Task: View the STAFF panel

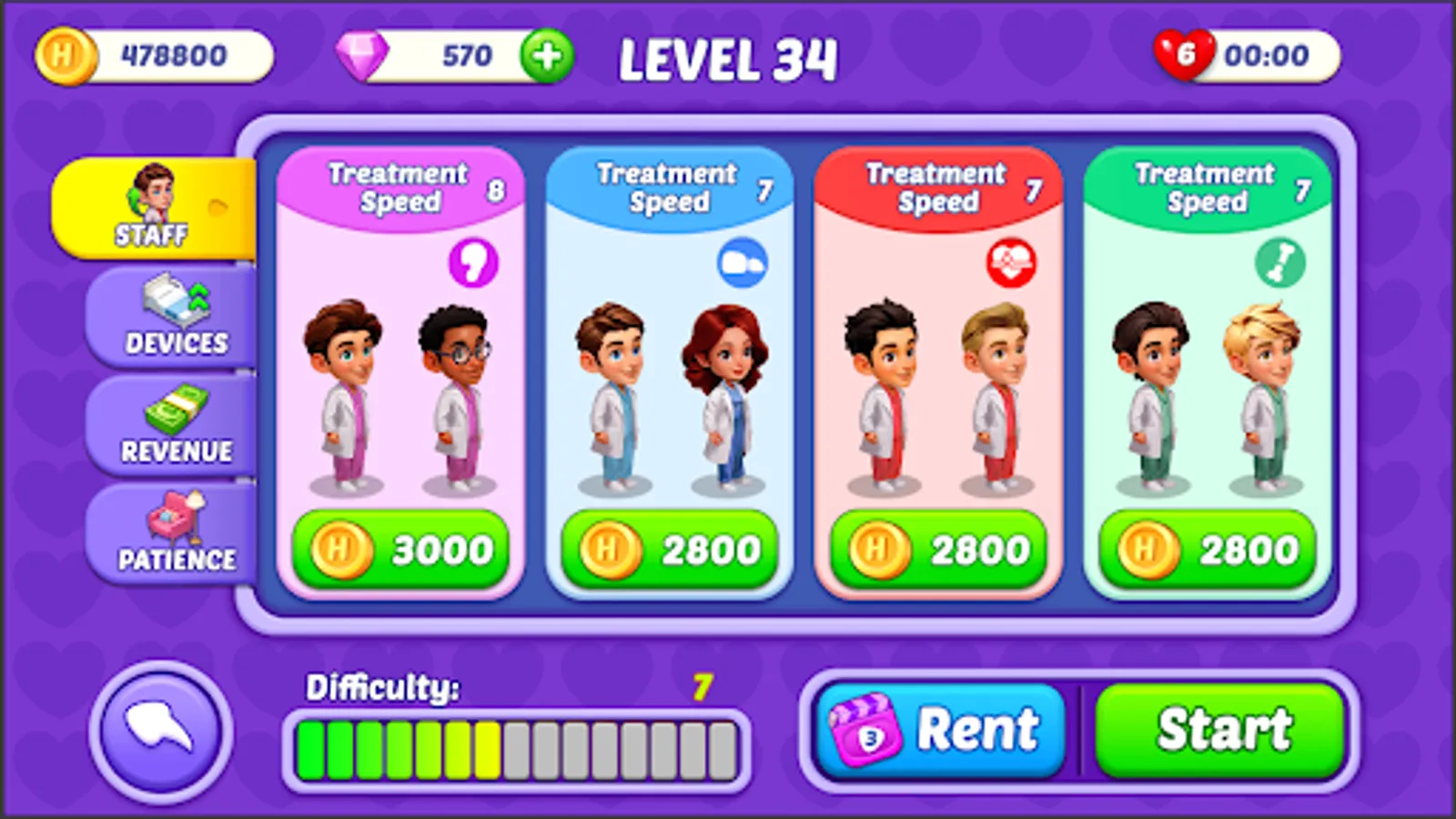Action: click(153, 207)
